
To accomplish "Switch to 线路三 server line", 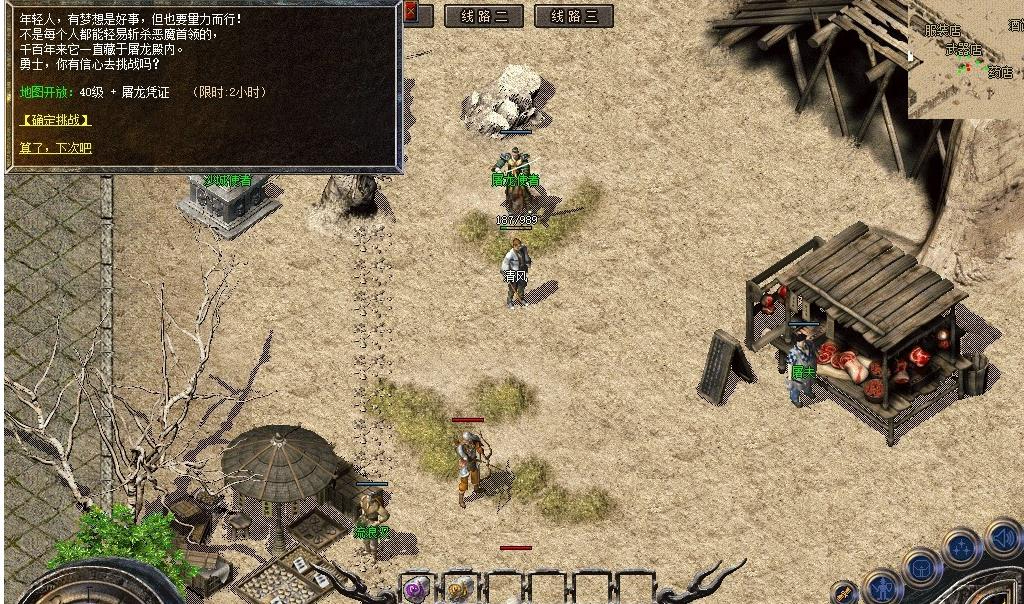I will (x=573, y=16).
